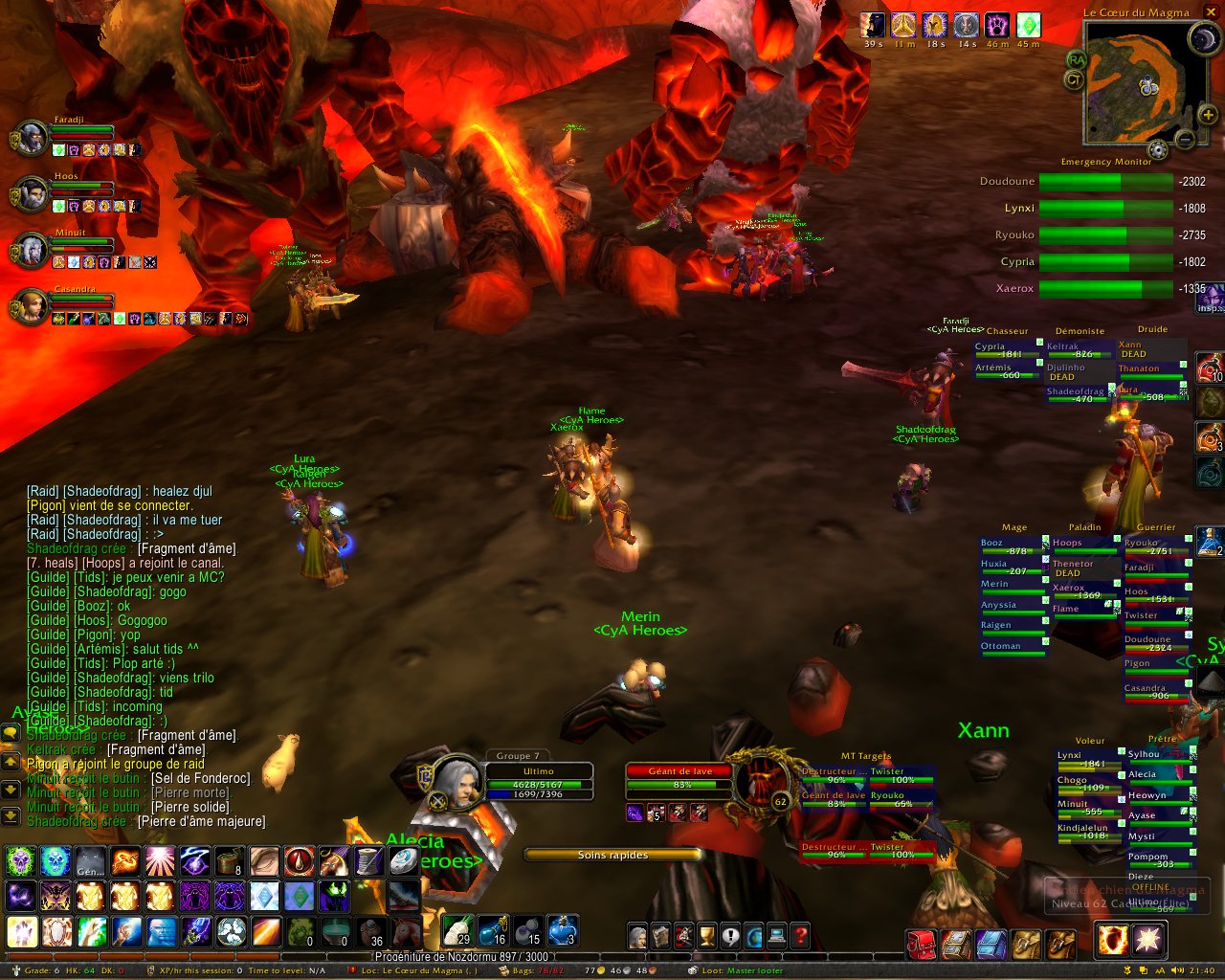Select the Géant de lave target frame
Viewport: 1225px width, 980px height.
click(681, 778)
